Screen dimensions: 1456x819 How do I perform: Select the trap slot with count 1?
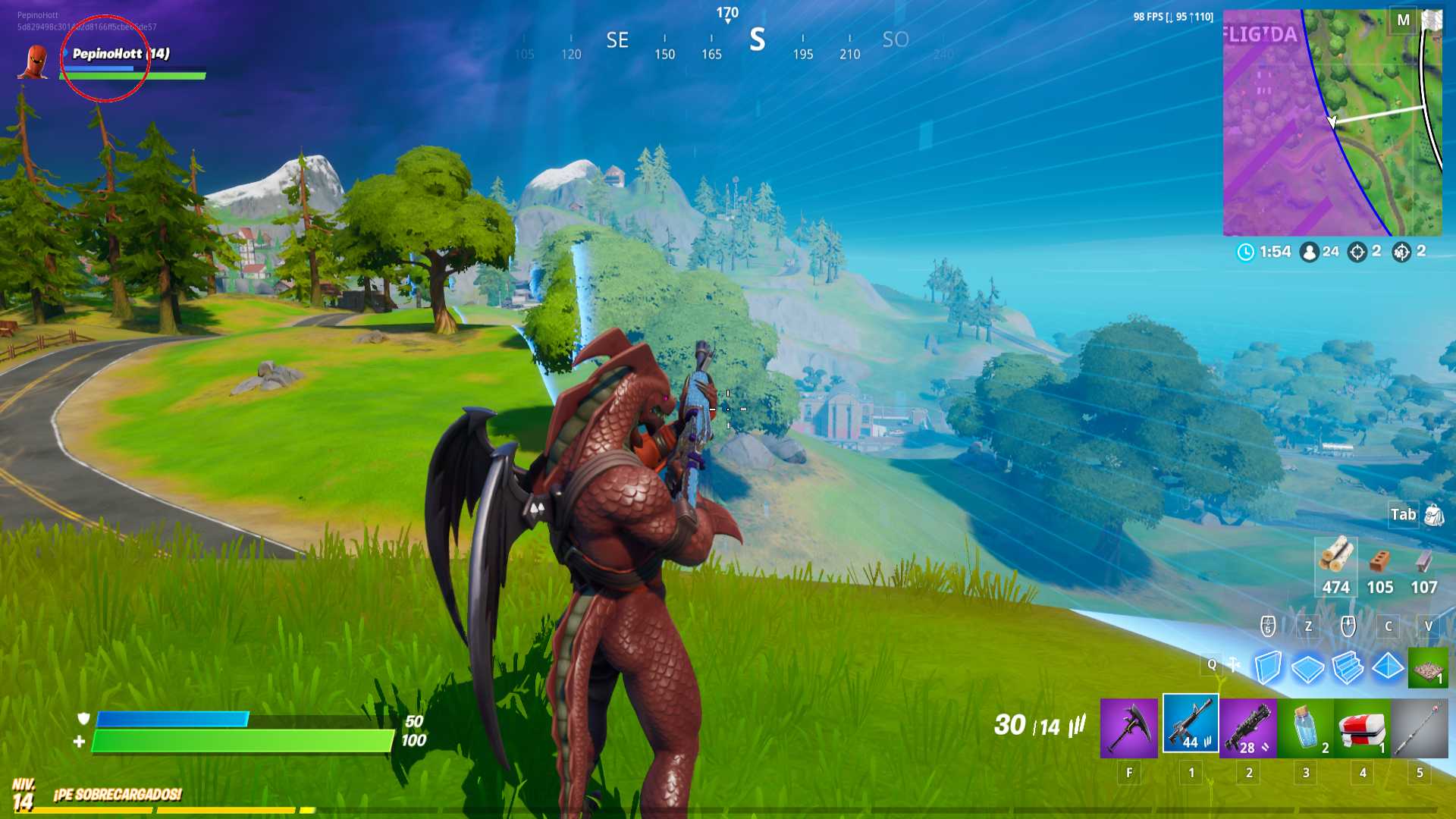(x=1428, y=668)
